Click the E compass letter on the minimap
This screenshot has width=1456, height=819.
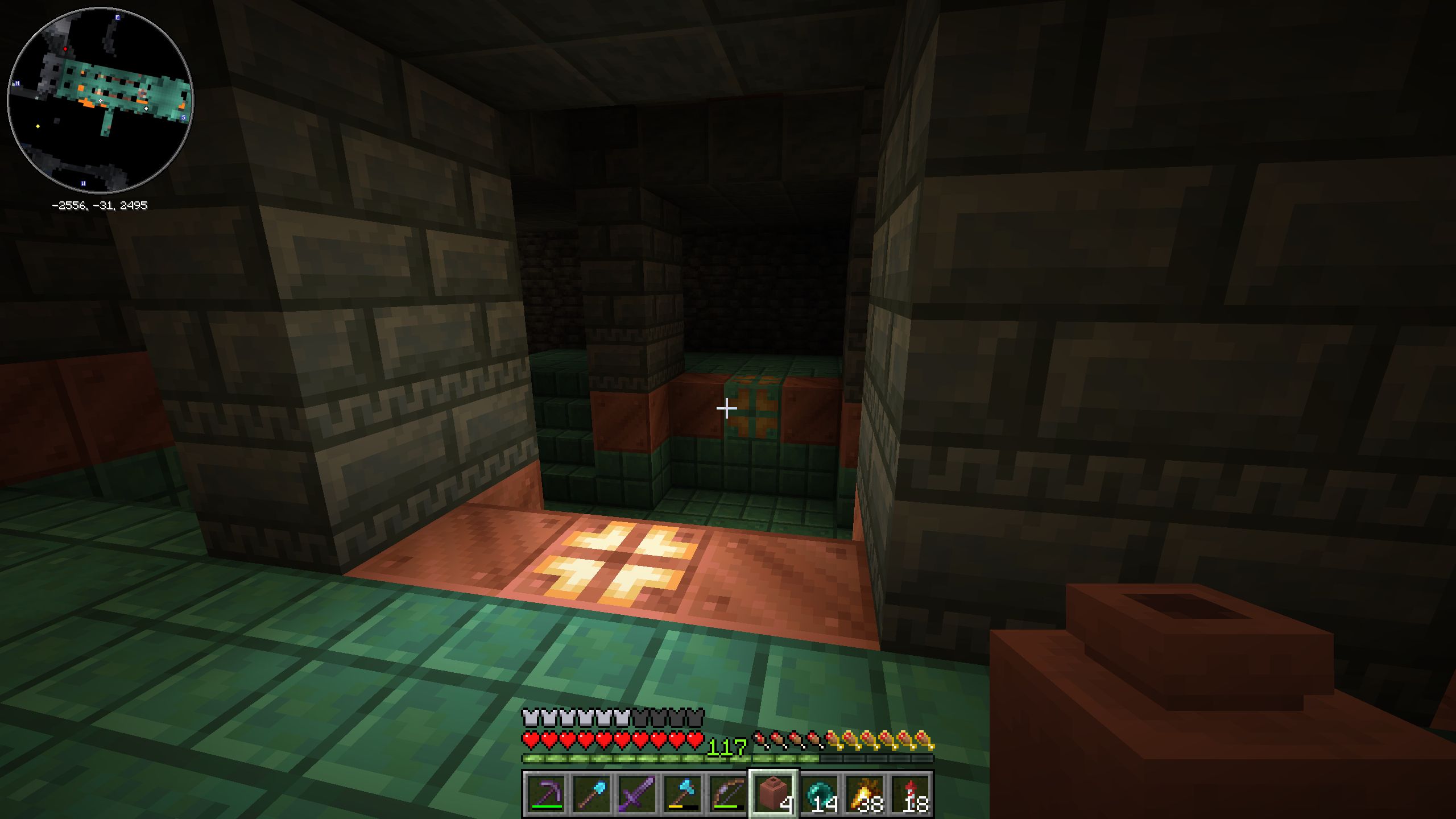pyautogui.click(x=117, y=17)
